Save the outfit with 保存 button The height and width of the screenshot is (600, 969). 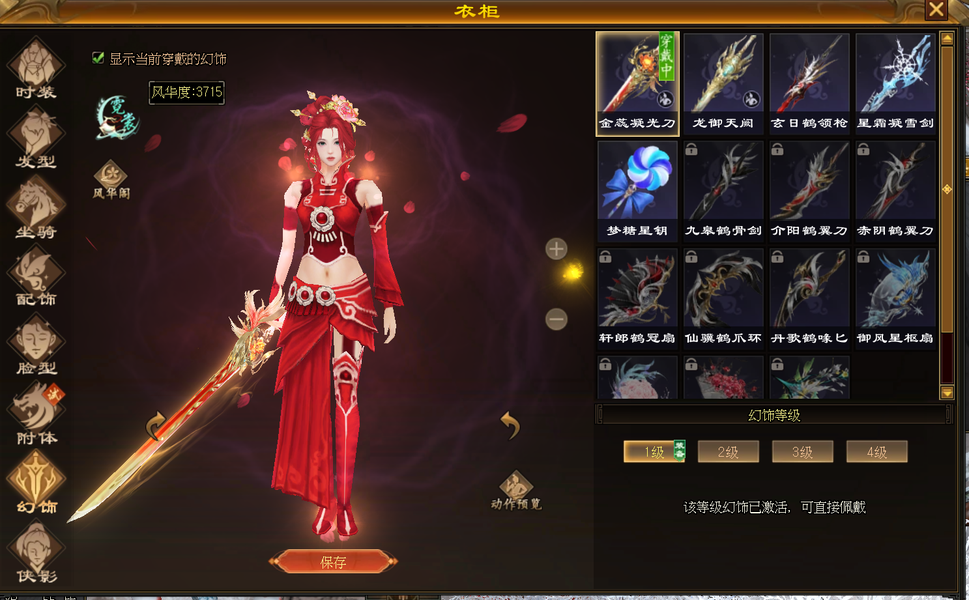(x=331, y=562)
